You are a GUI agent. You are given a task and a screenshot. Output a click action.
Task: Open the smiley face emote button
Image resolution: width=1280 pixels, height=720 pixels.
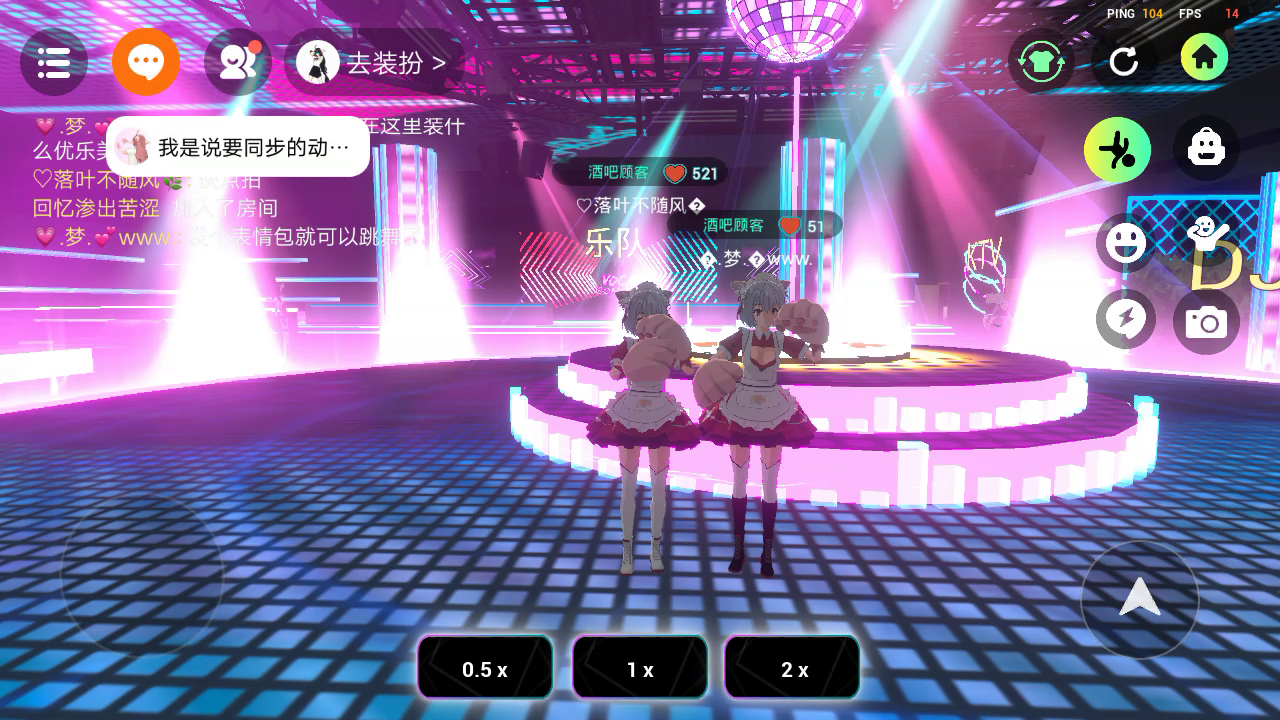pos(1126,242)
